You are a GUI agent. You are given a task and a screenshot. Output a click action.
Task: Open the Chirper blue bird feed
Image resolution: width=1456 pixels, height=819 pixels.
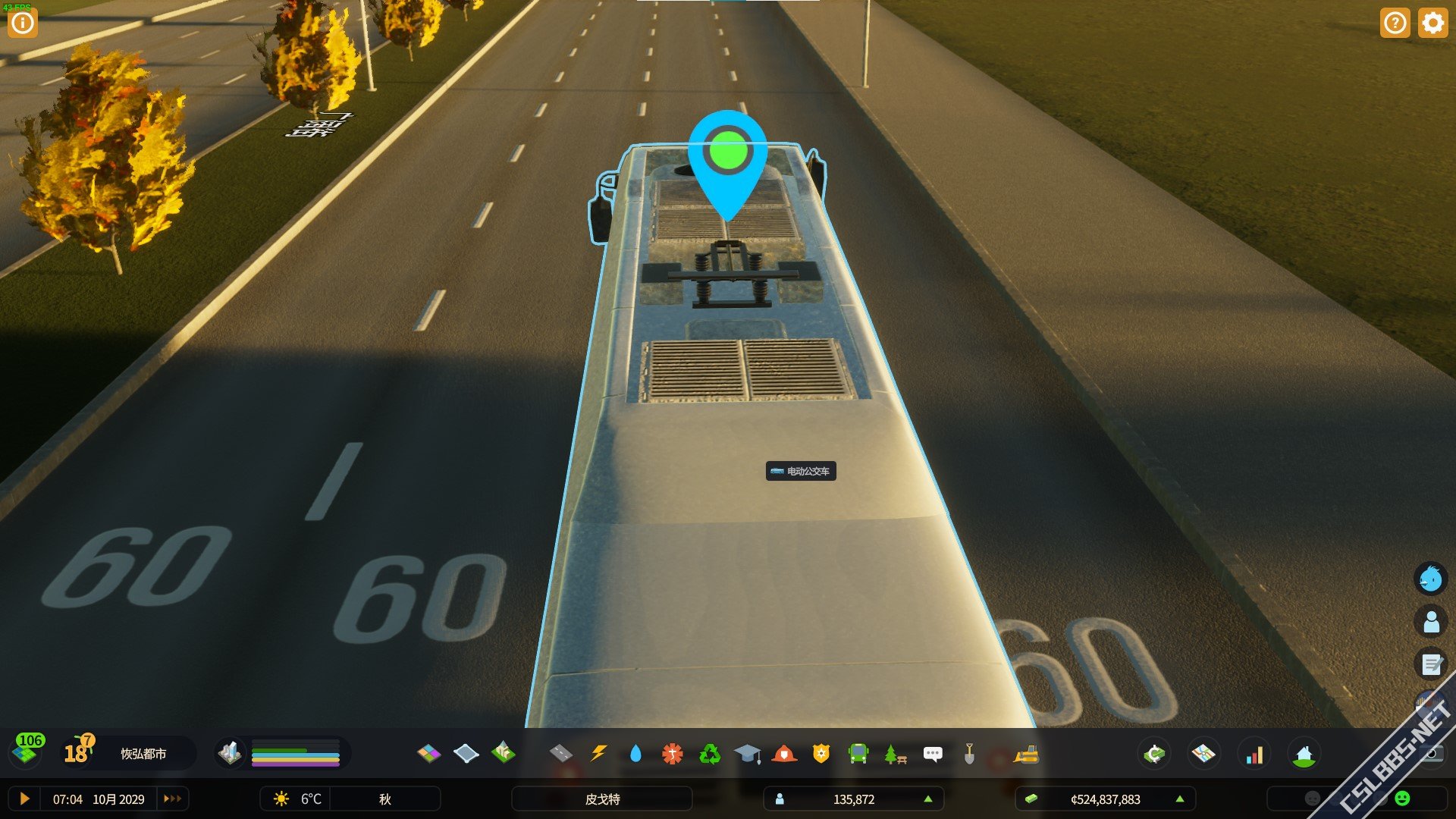(x=1431, y=579)
